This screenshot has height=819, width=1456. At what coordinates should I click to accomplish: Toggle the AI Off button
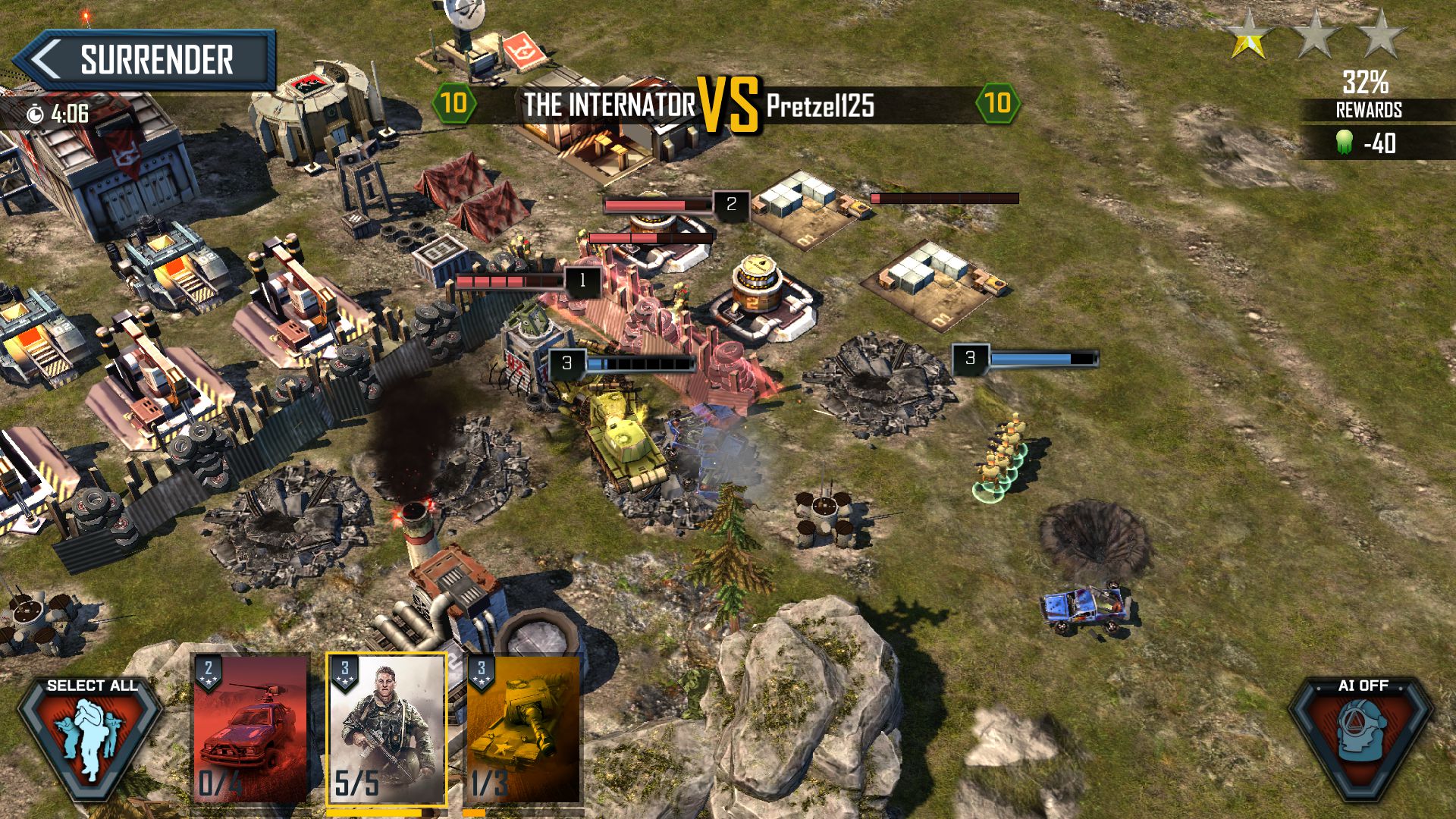pos(1362,736)
